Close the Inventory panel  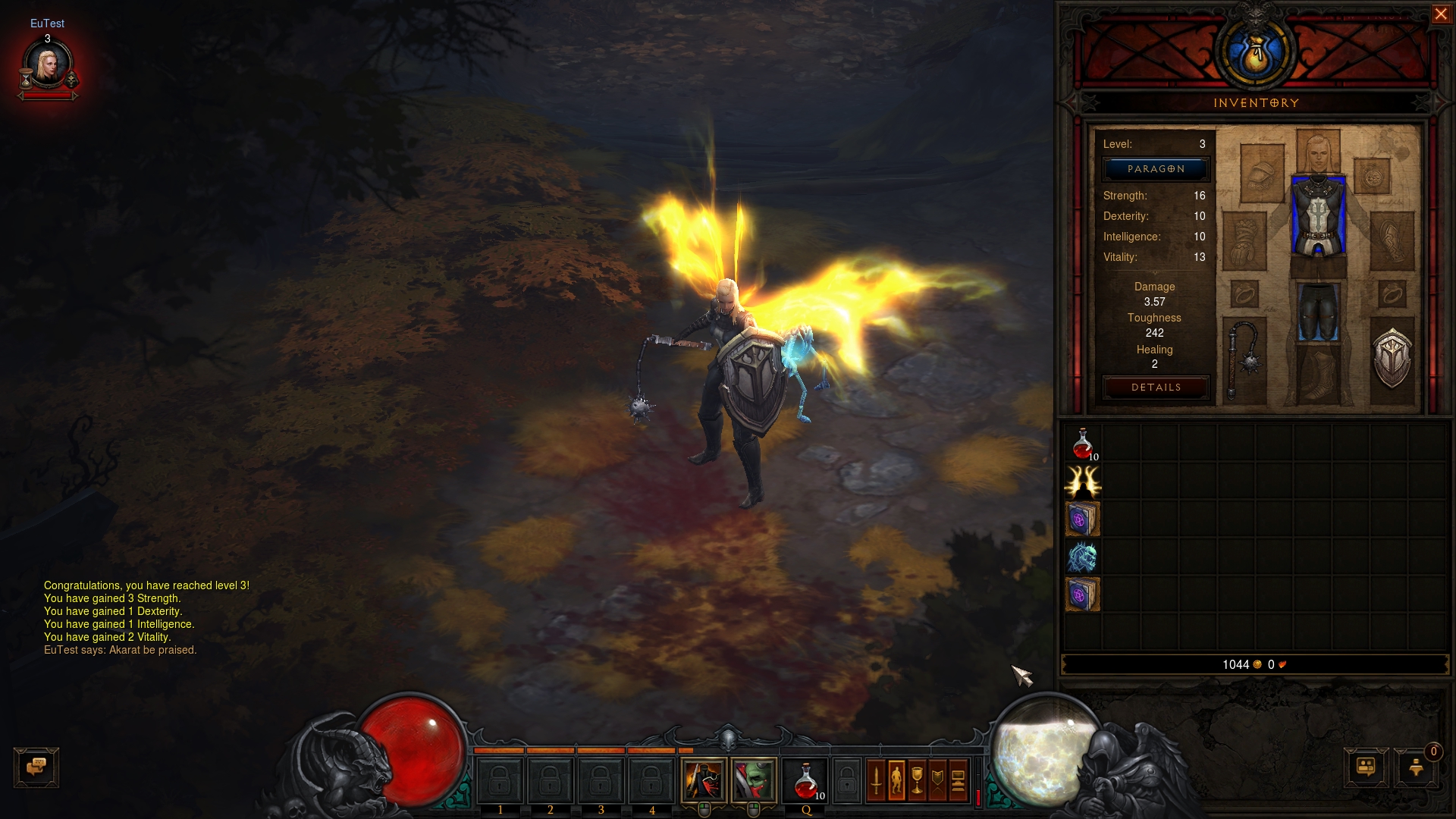point(1440,14)
